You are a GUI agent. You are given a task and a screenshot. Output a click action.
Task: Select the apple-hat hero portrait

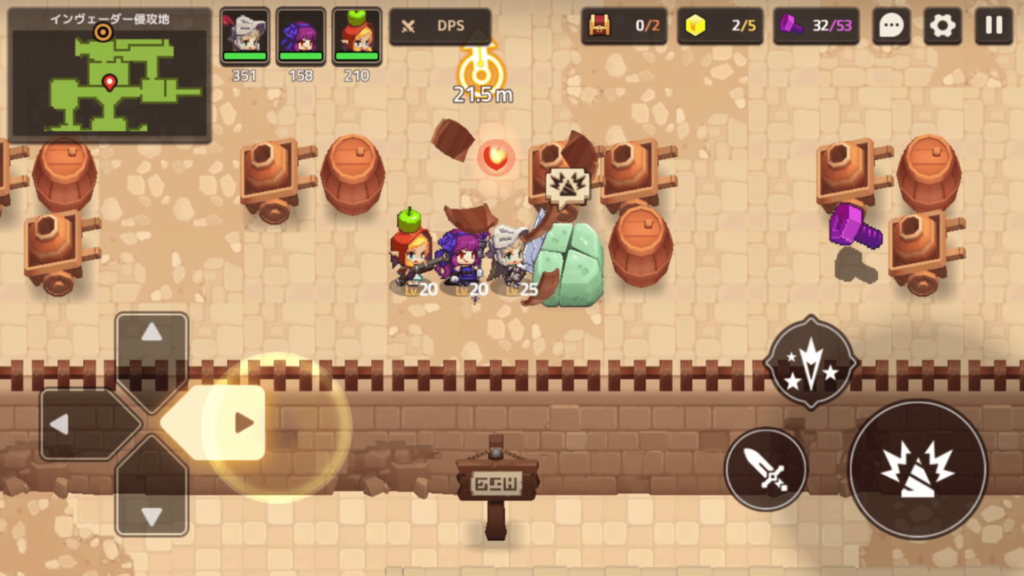(x=356, y=36)
